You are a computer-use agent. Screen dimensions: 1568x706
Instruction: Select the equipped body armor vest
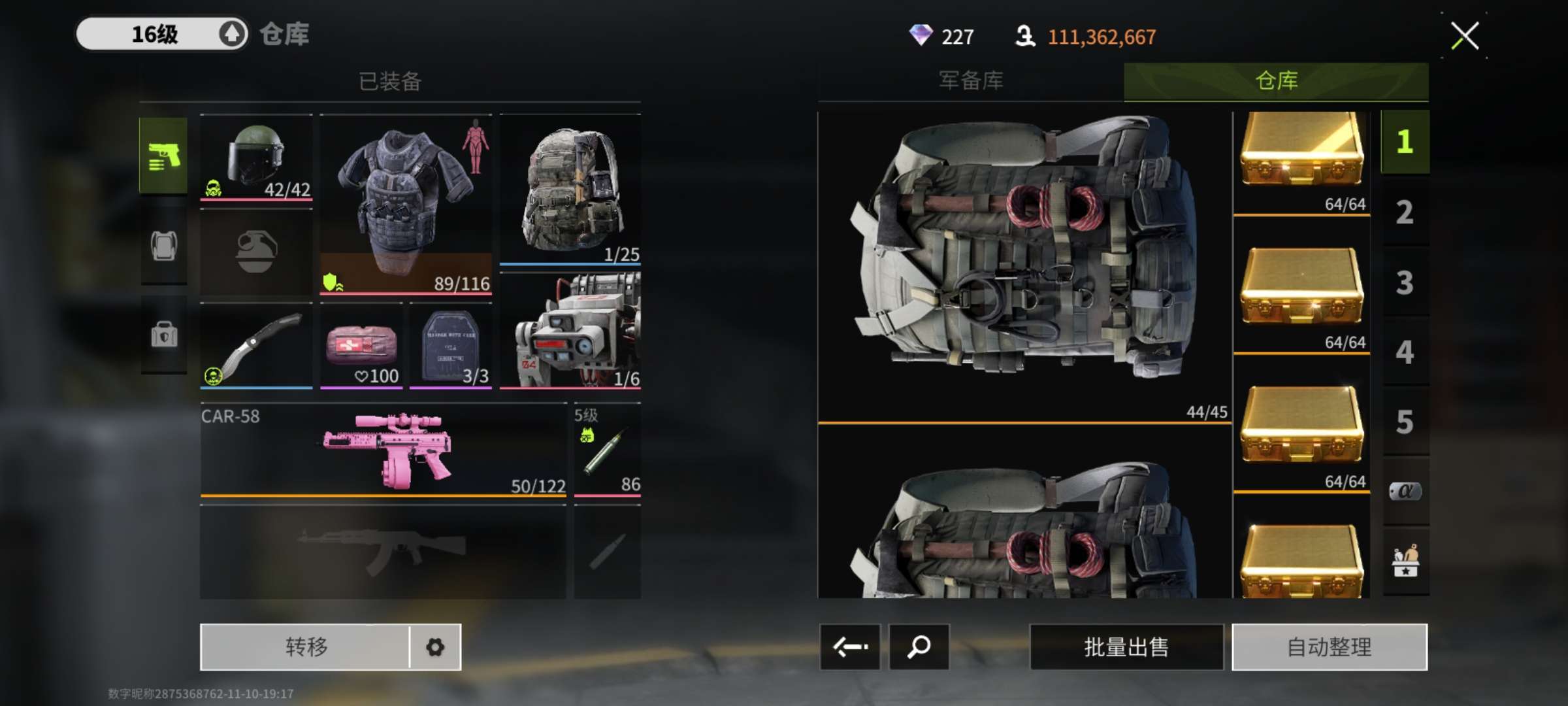tap(406, 204)
